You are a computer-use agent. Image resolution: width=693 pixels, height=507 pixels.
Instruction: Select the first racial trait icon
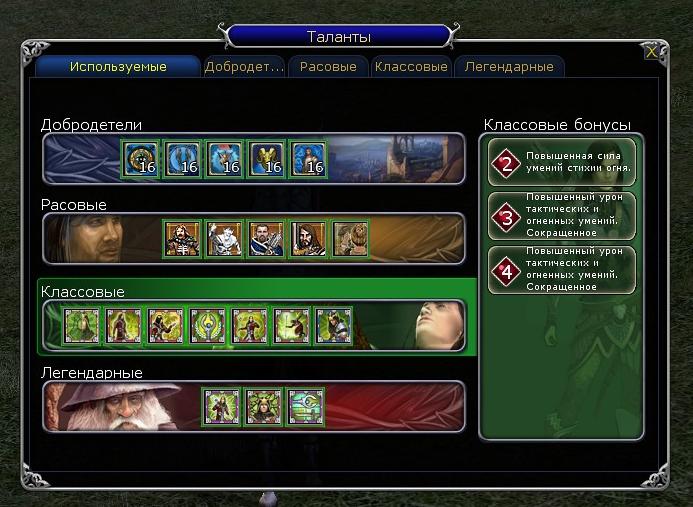(183, 238)
